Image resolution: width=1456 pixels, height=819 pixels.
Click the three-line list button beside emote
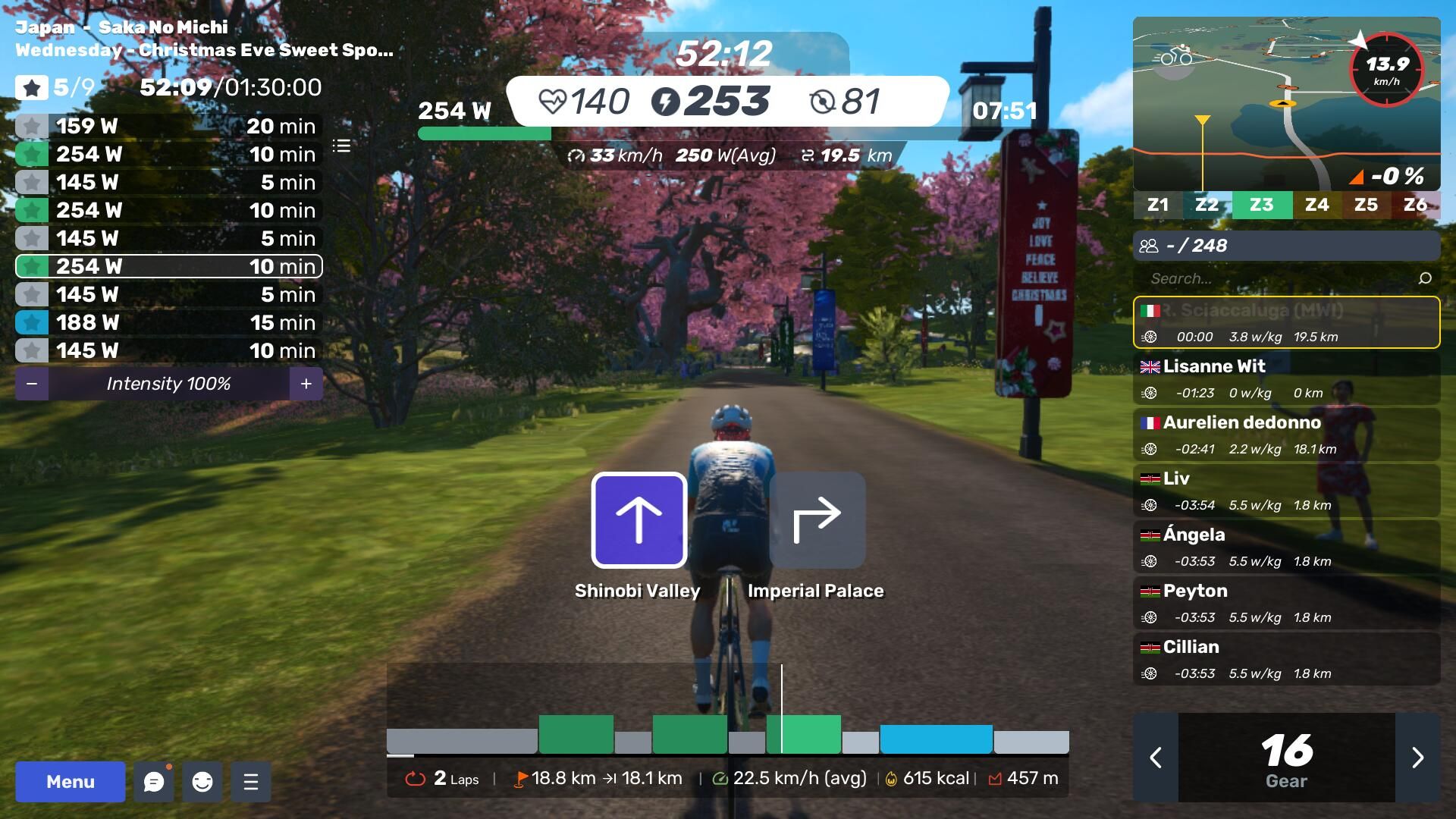(x=251, y=781)
